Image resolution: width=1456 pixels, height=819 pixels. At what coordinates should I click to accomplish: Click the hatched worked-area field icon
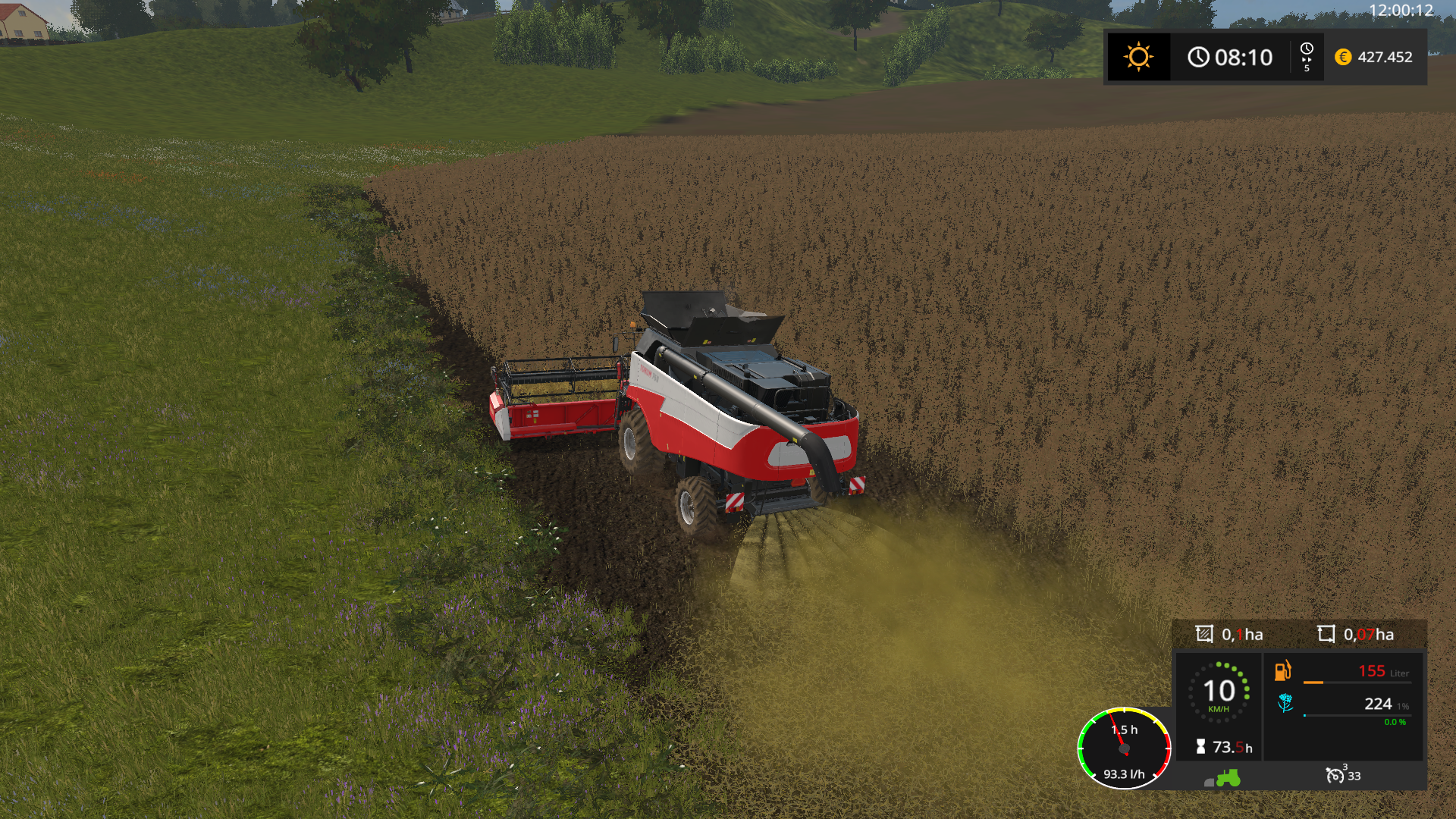pos(1204,634)
